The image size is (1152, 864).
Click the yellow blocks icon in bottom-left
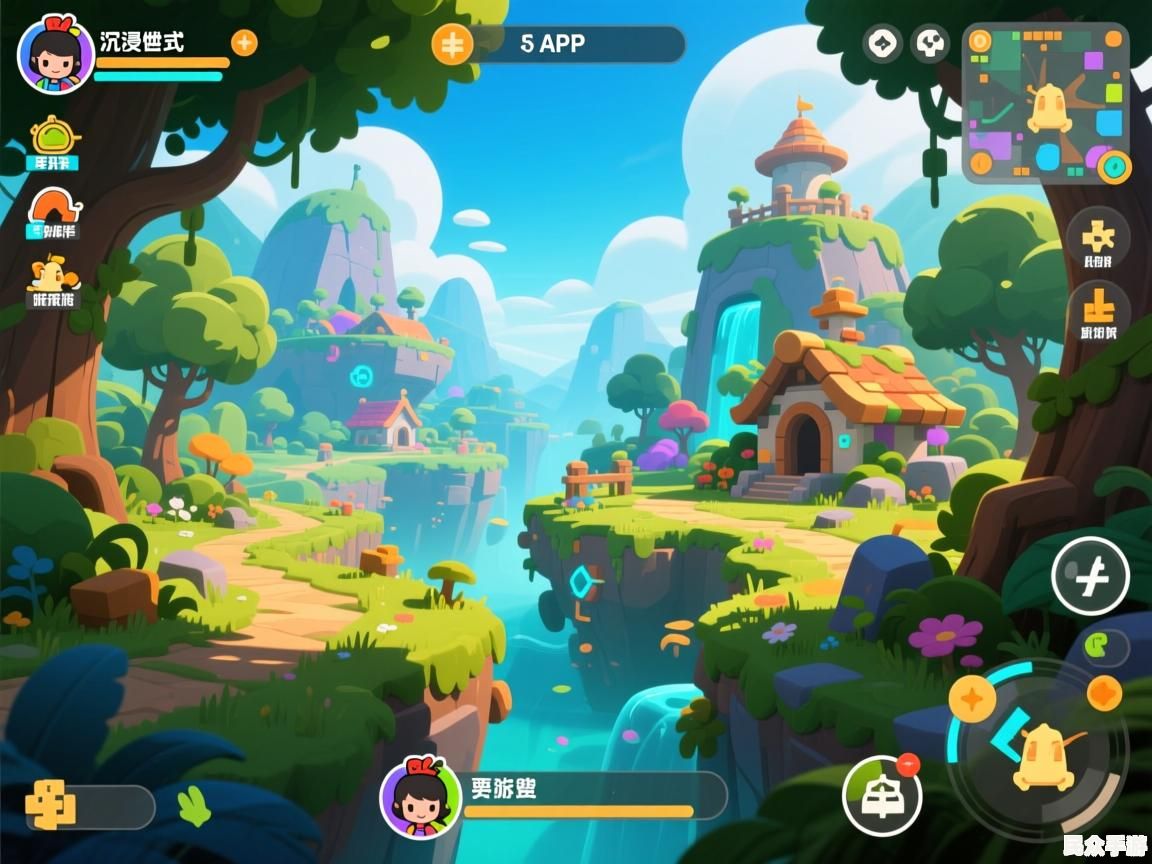click(51, 805)
